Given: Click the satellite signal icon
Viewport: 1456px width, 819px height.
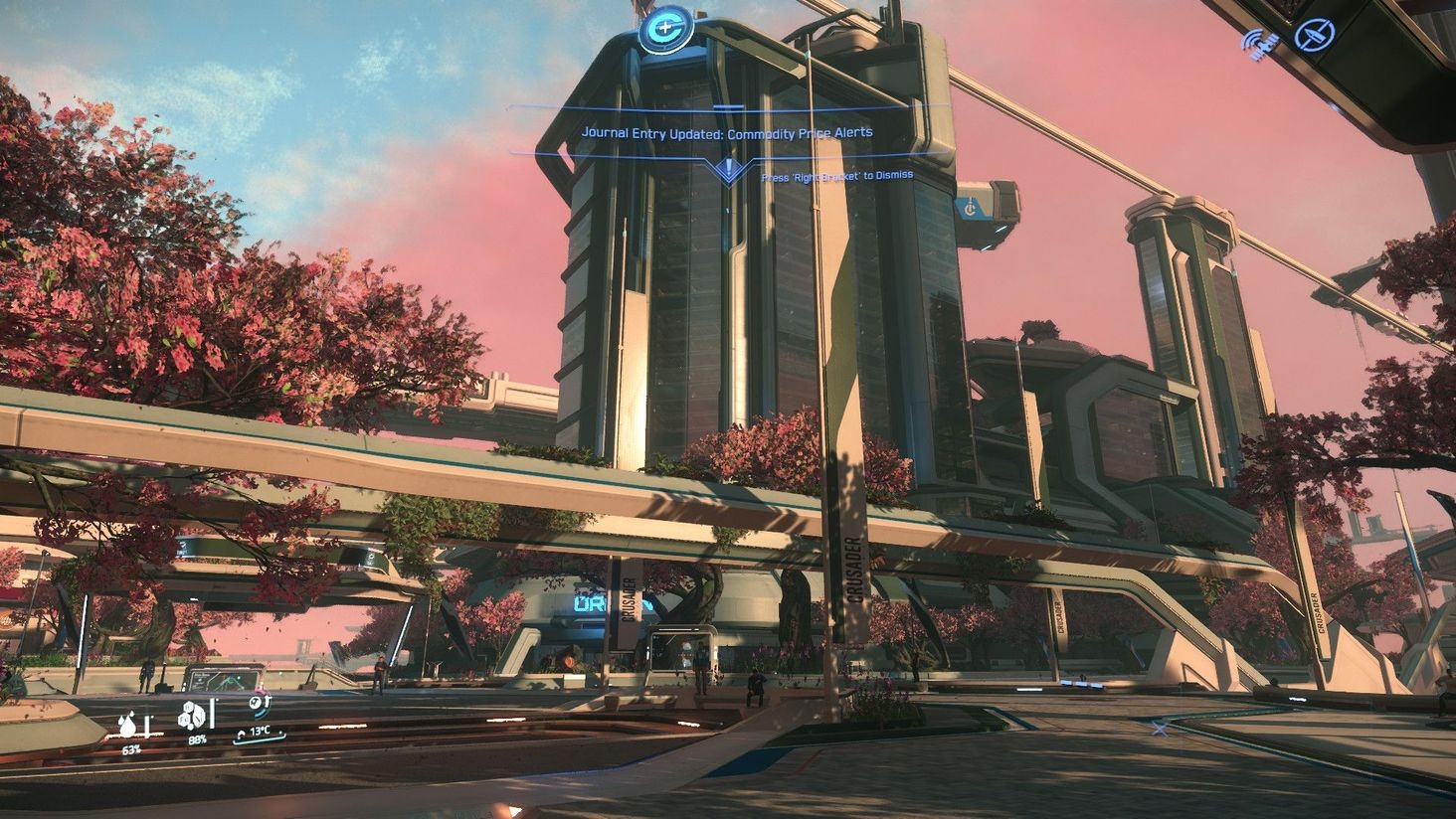Looking at the screenshot, I should (x=1259, y=42).
